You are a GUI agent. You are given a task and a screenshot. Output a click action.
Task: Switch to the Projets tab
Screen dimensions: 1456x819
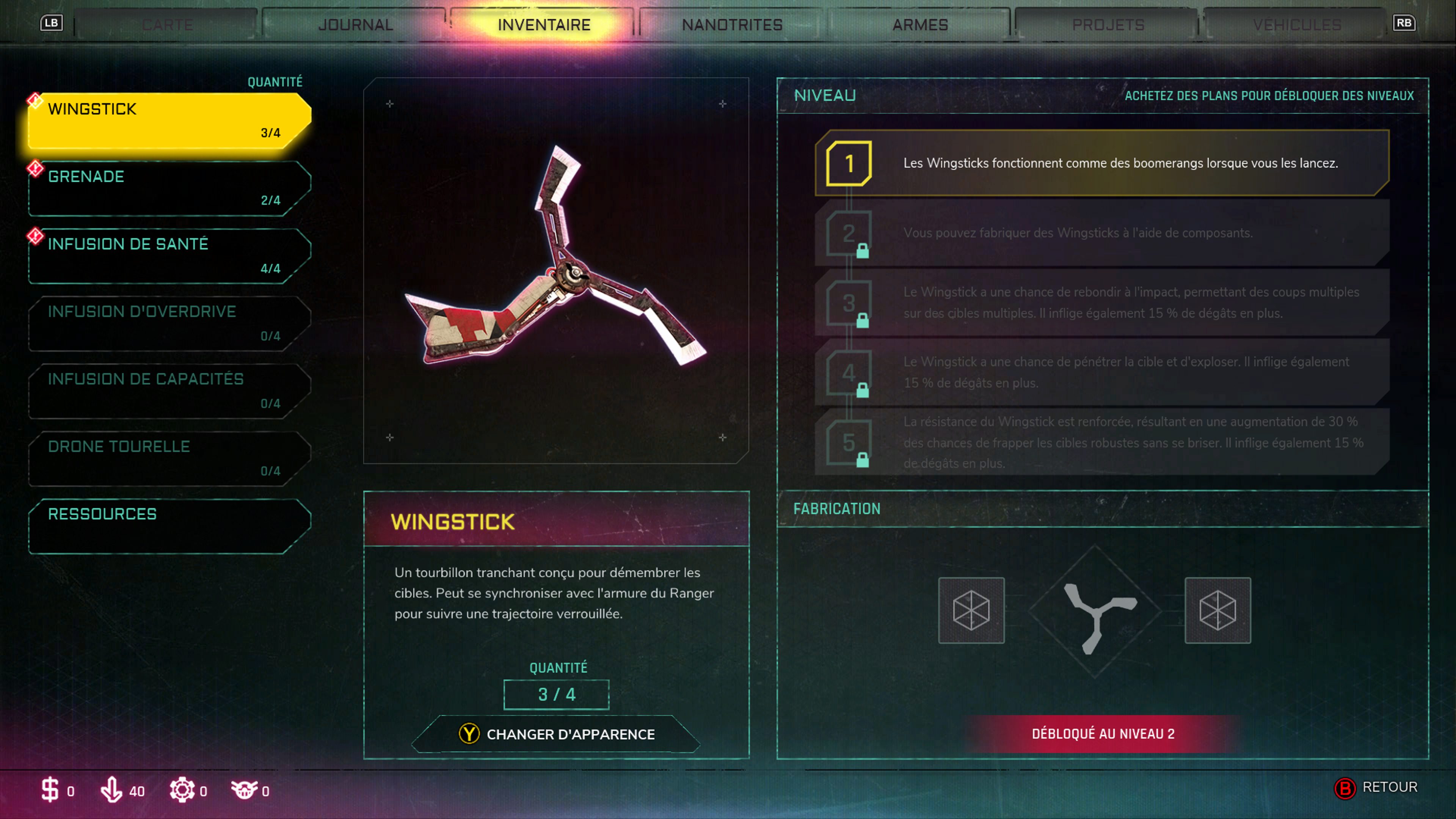pos(1108,25)
